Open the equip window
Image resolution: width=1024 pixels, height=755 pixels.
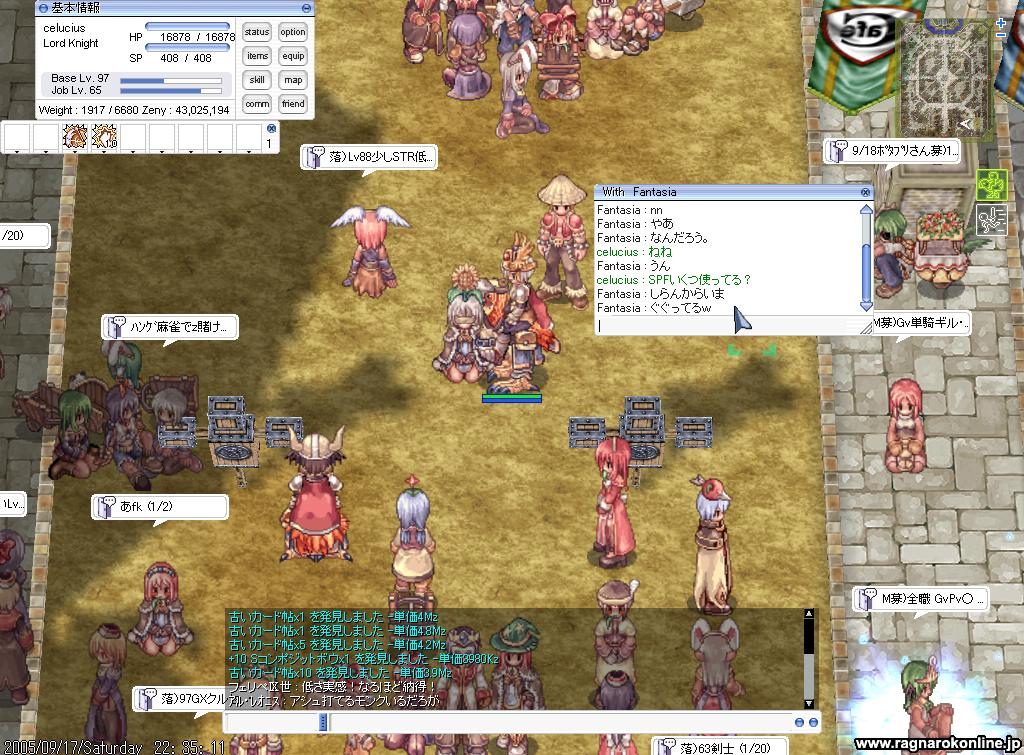point(293,57)
